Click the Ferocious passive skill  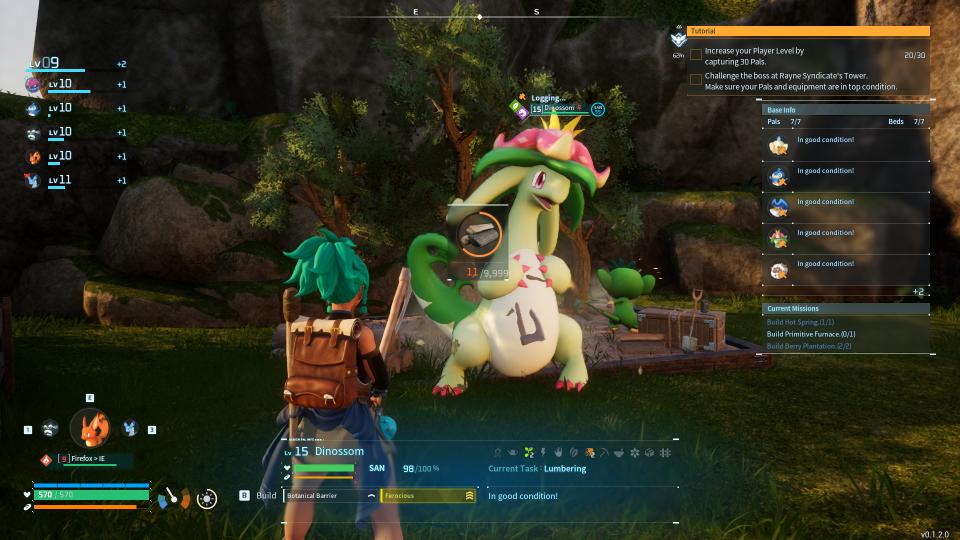click(x=427, y=495)
